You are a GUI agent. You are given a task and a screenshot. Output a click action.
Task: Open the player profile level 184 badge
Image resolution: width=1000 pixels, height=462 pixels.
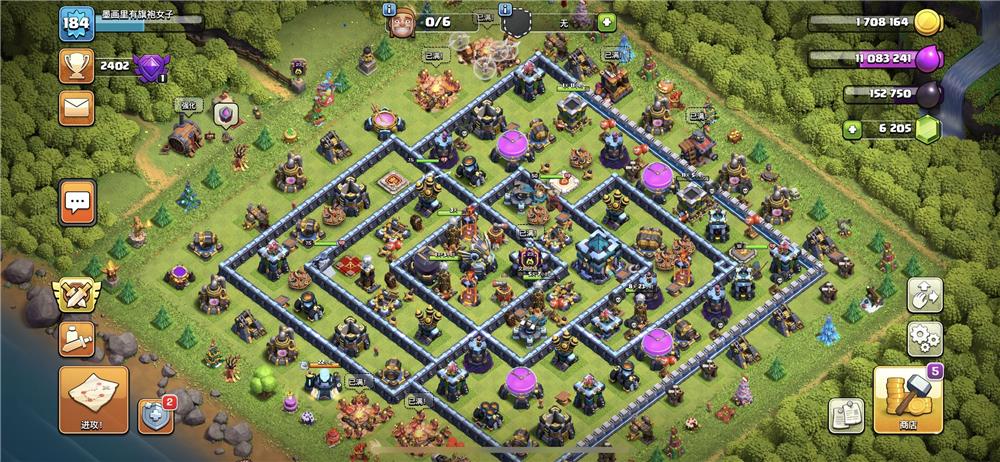[x=76, y=24]
